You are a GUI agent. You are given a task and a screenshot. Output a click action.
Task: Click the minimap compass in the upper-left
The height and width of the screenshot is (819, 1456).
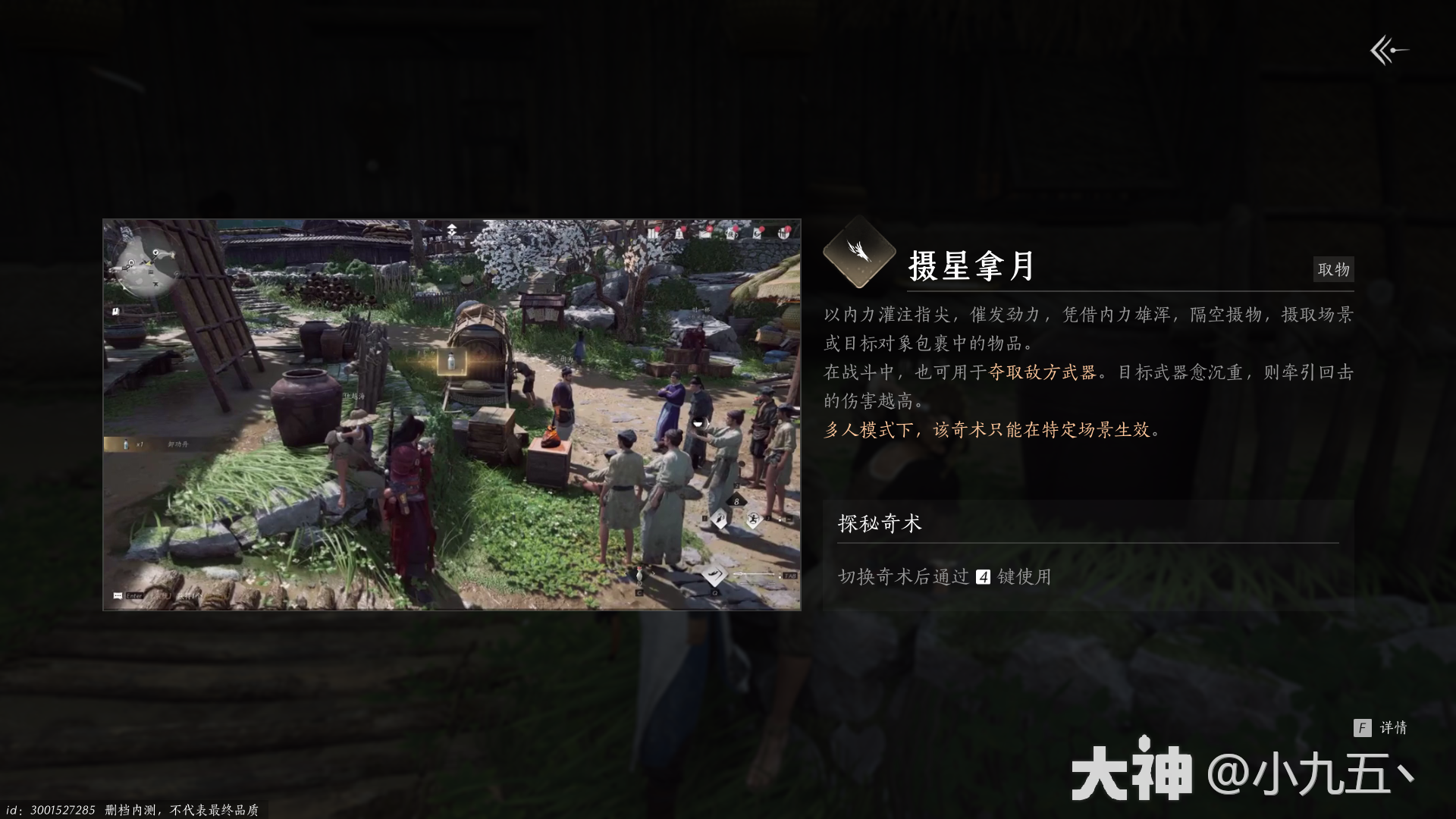click(149, 263)
